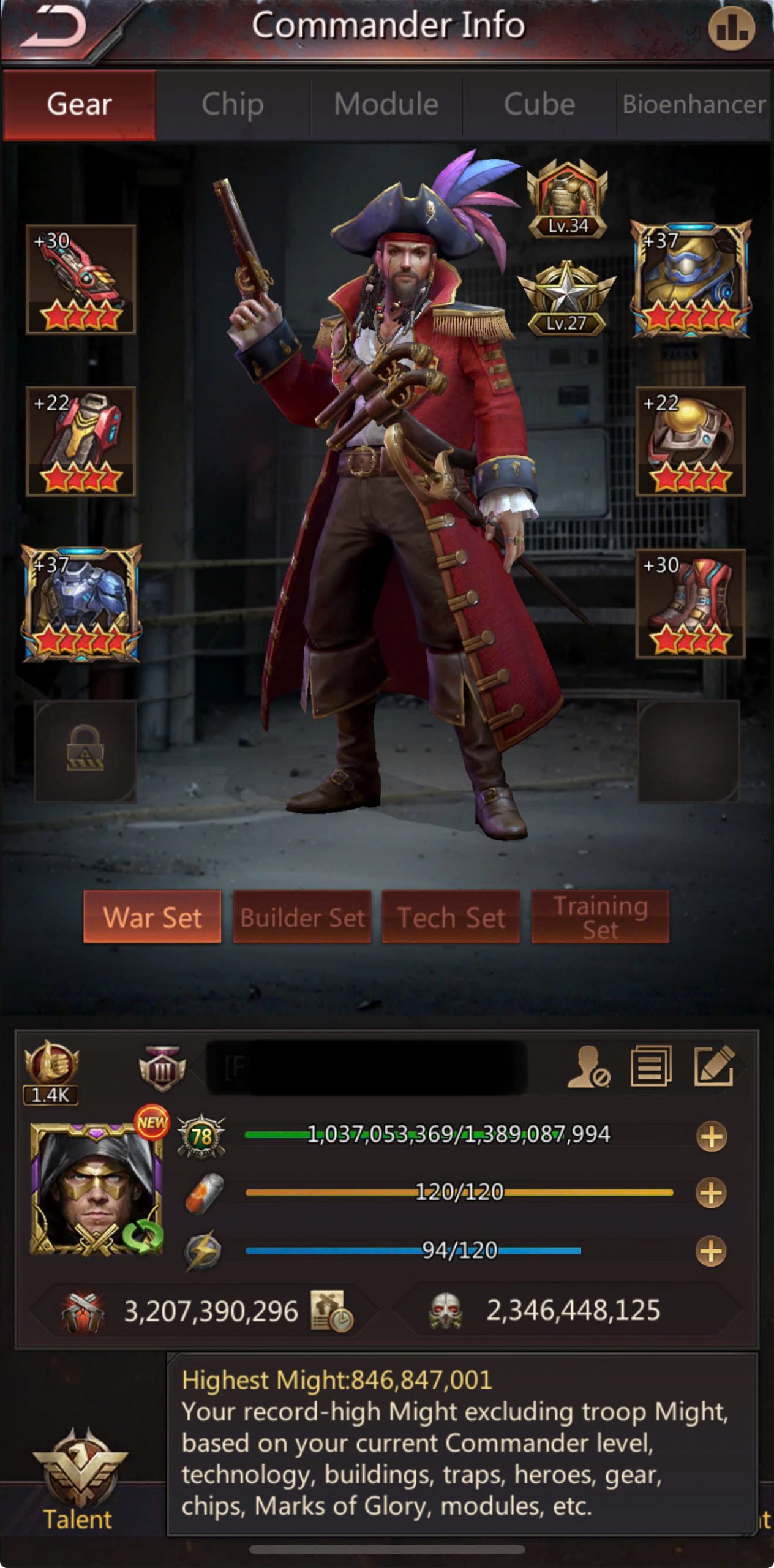Click the plus button beside commander experience

(x=711, y=1137)
